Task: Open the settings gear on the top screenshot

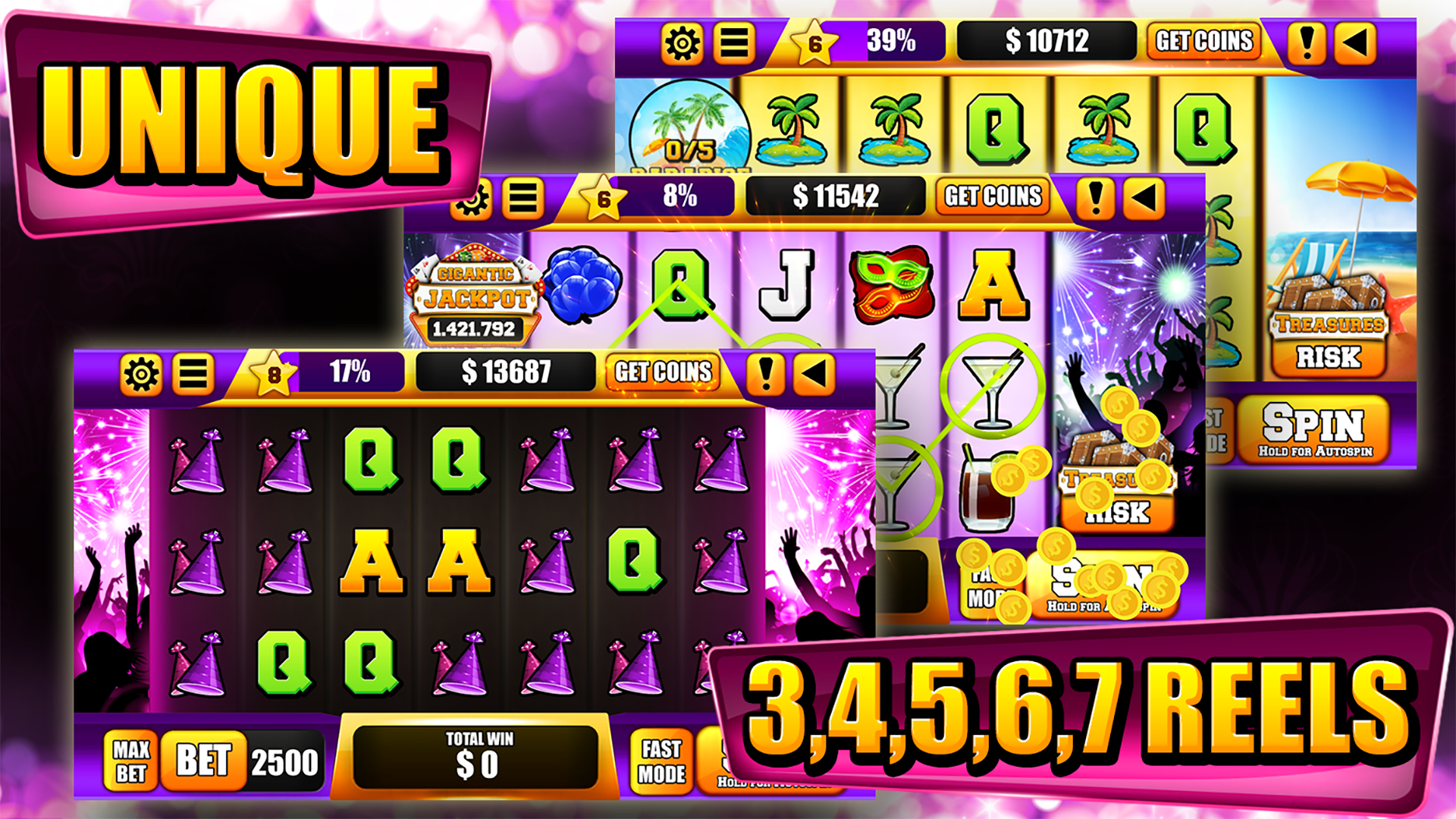Action: tap(682, 40)
